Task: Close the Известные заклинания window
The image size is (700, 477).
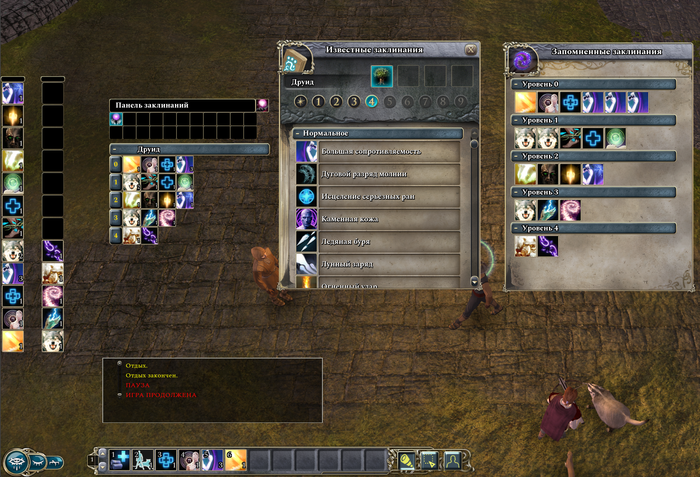Action: (471, 49)
